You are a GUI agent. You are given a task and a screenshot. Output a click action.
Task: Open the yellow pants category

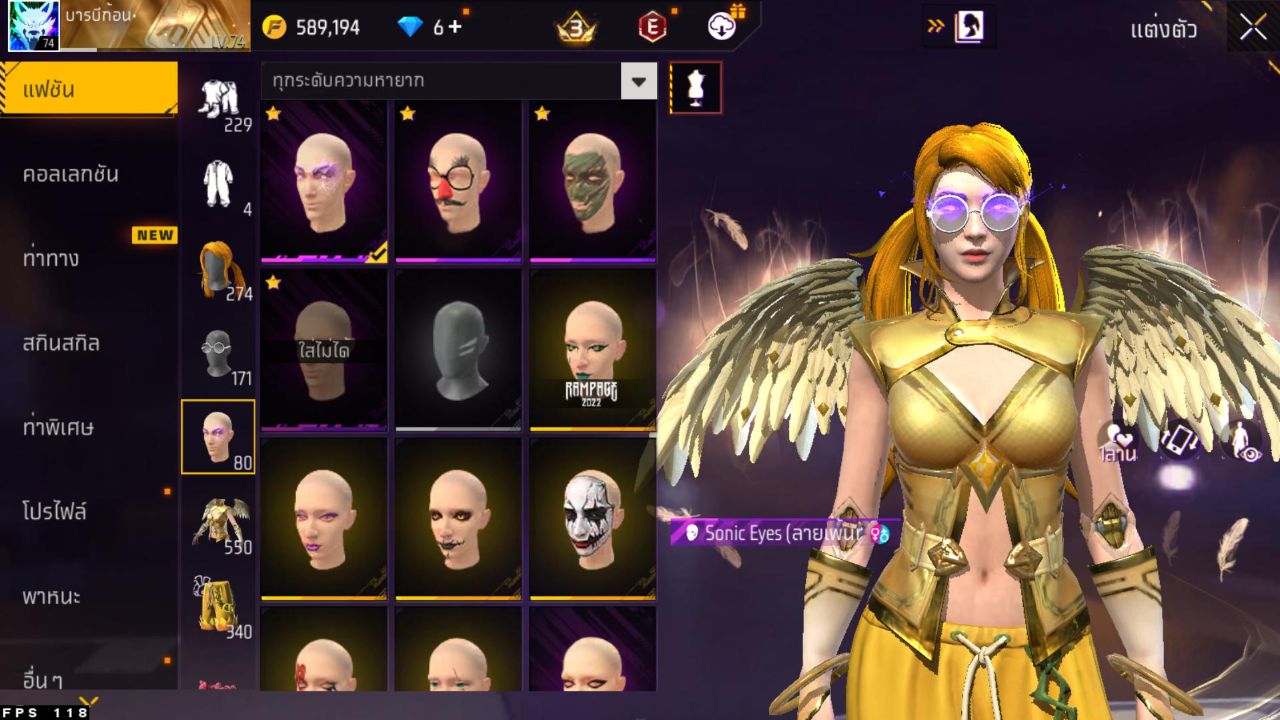click(218, 607)
